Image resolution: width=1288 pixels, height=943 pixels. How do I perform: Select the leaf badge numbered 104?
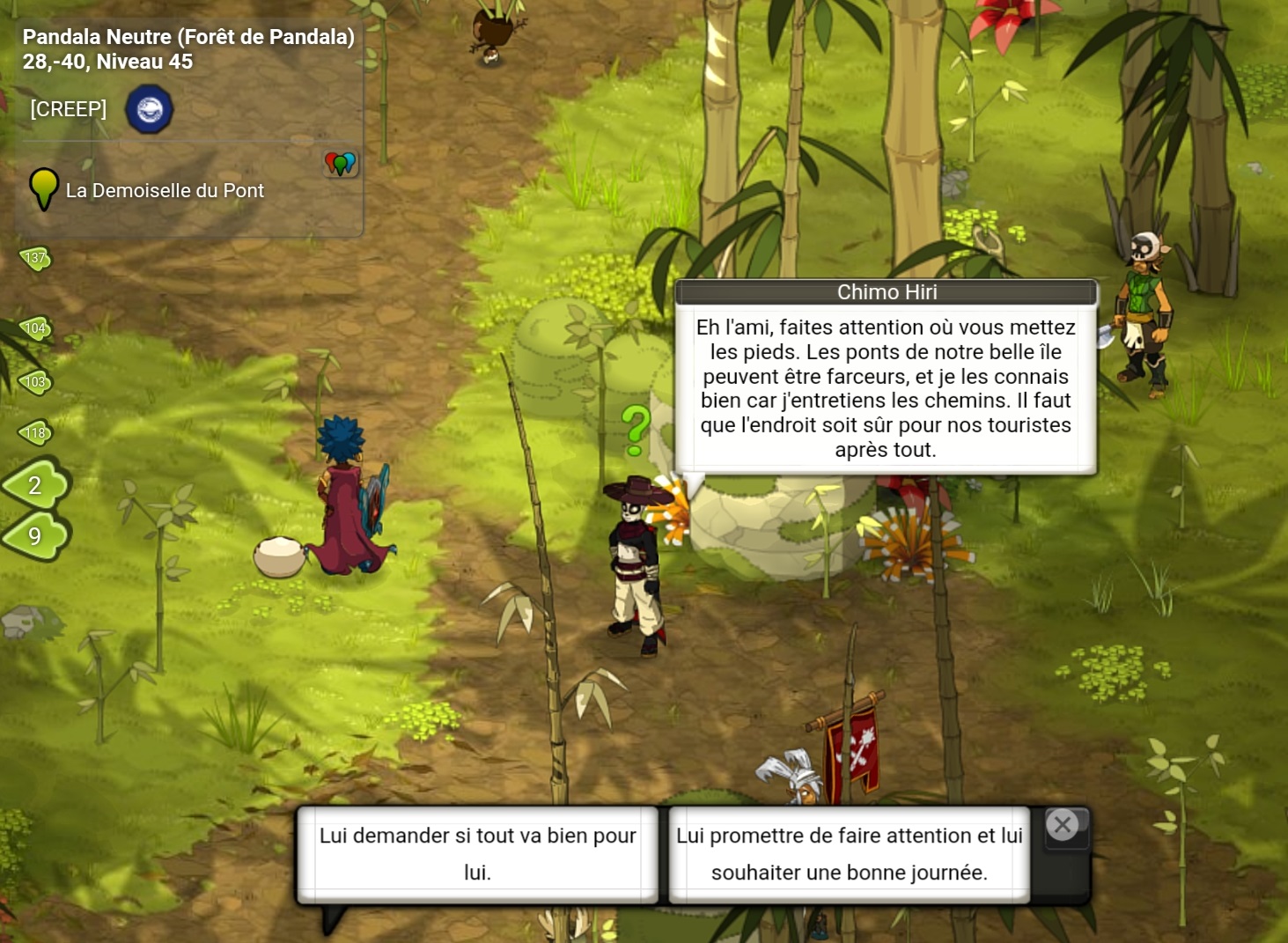coord(36,328)
